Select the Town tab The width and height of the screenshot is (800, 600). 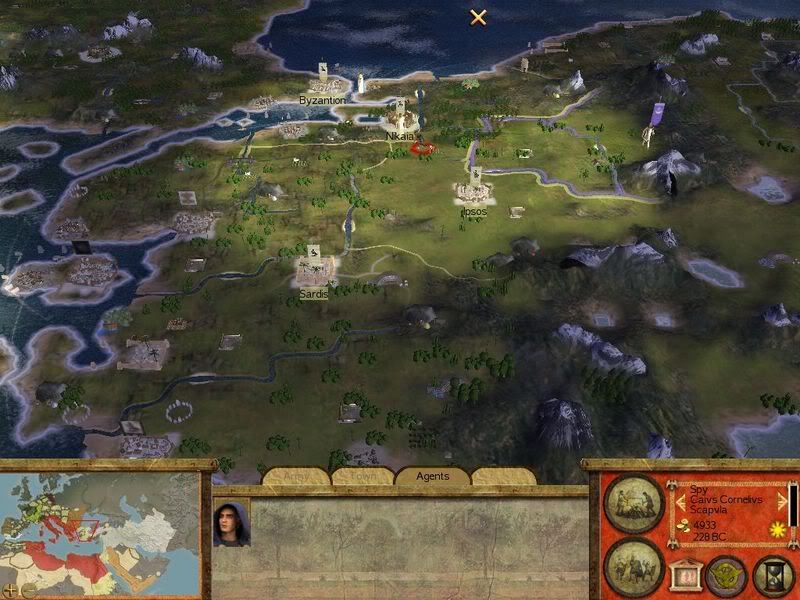363,477
